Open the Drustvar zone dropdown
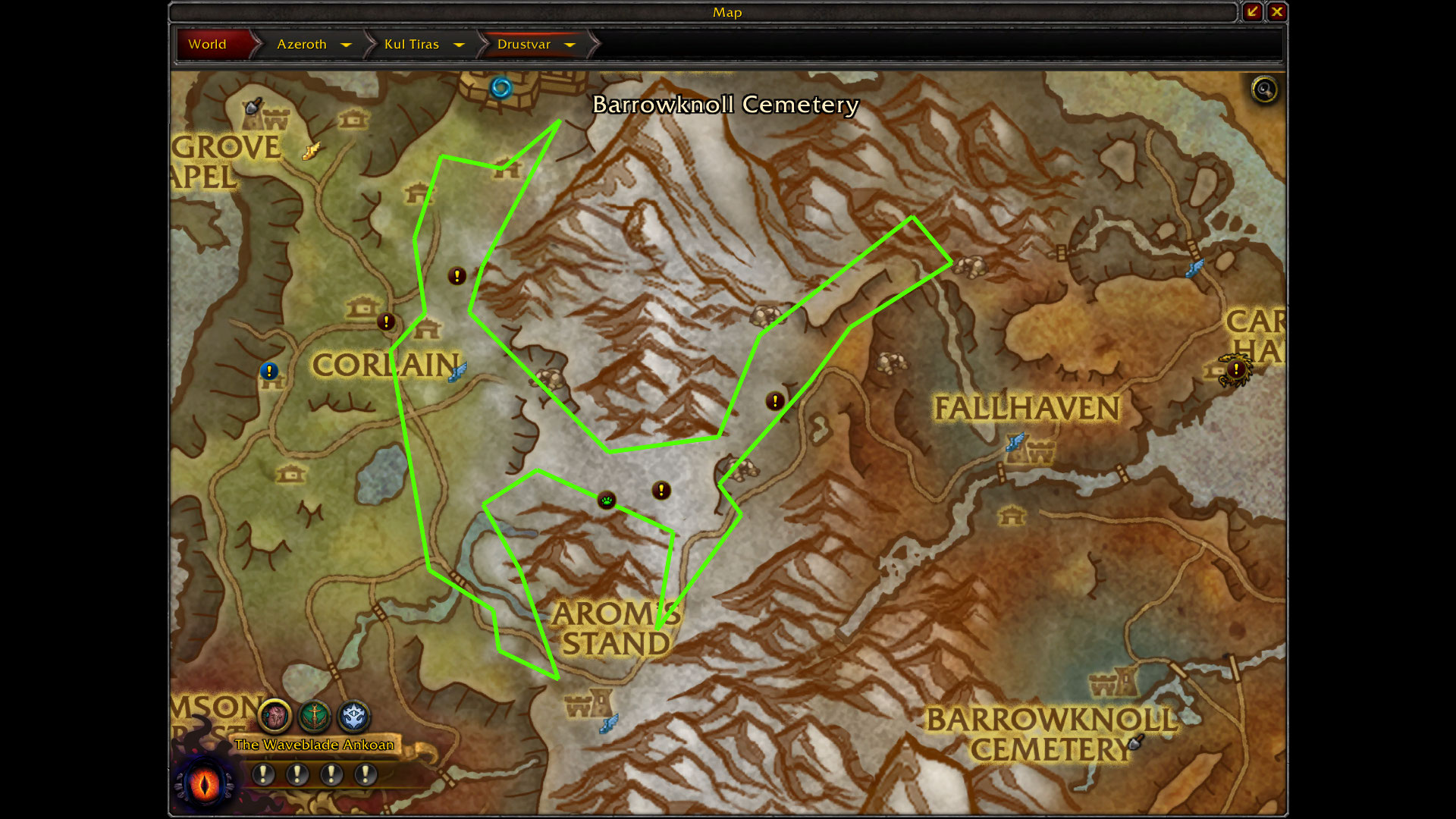Screen dimensions: 1456x819 [570, 45]
